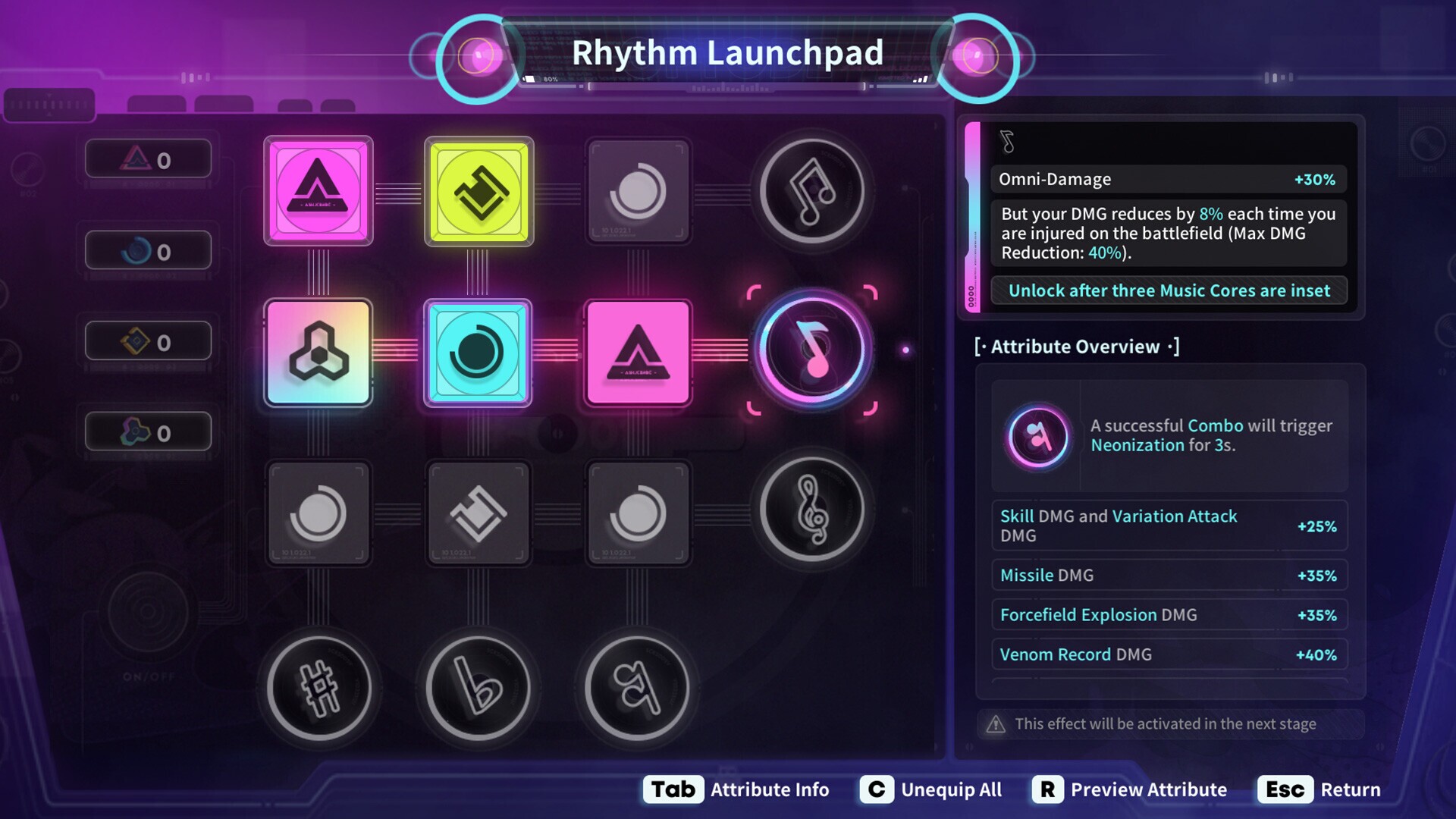
Task: Click the gradient hexagon Music Core
Action: click(318, 353)
